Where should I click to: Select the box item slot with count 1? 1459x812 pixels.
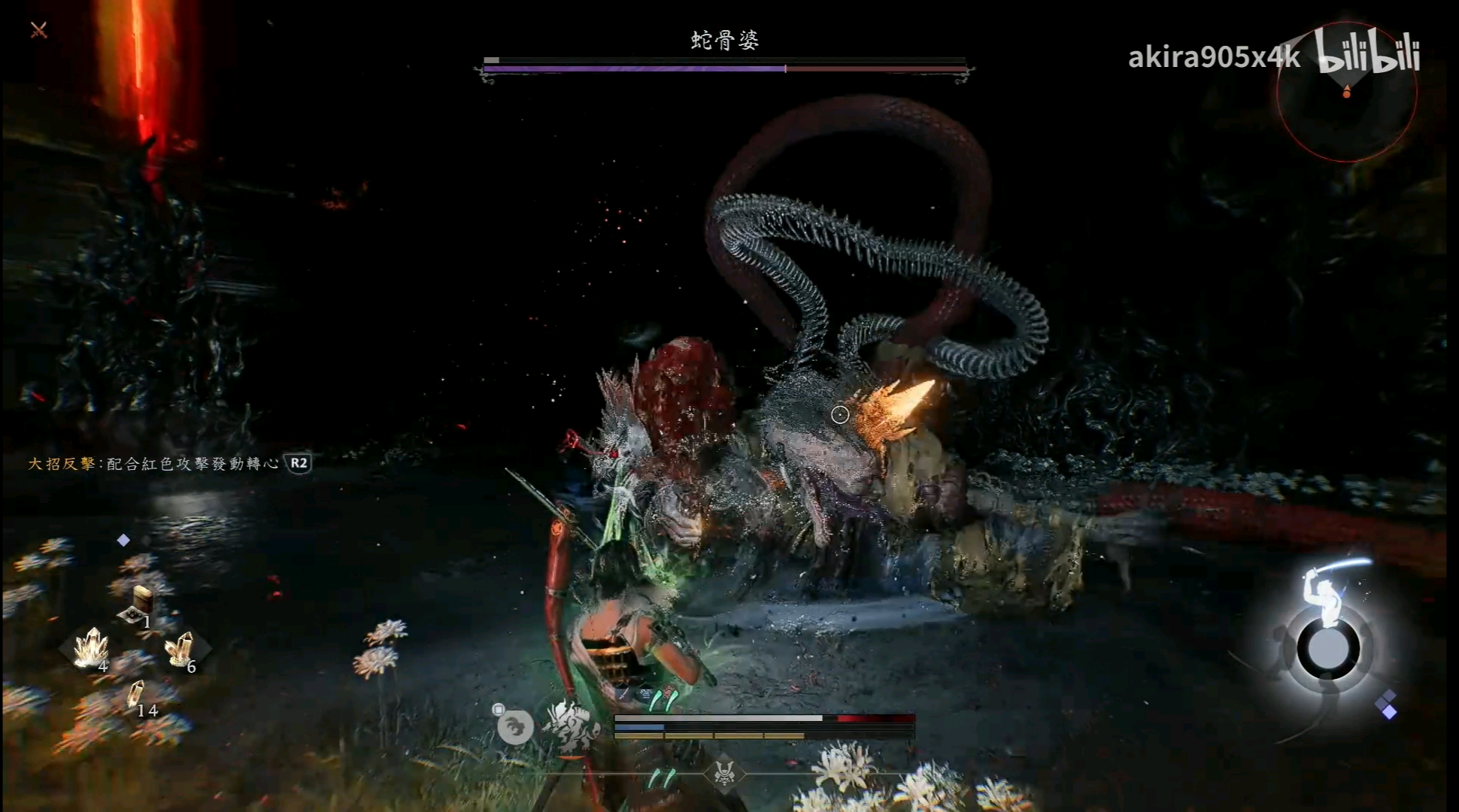pyautogui.click(x=139, y=605)
